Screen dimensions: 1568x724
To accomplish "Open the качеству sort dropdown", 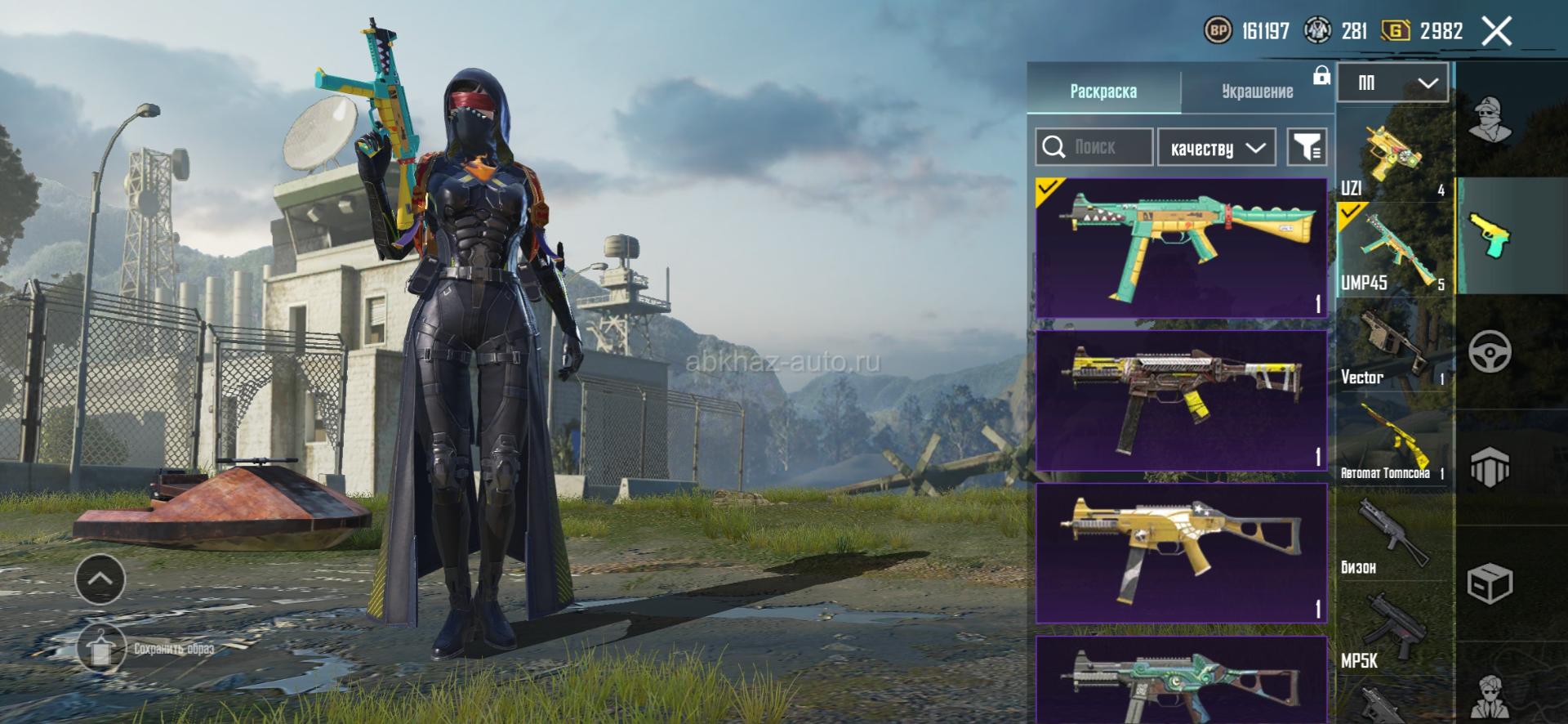I will [x=1217, y=148].
